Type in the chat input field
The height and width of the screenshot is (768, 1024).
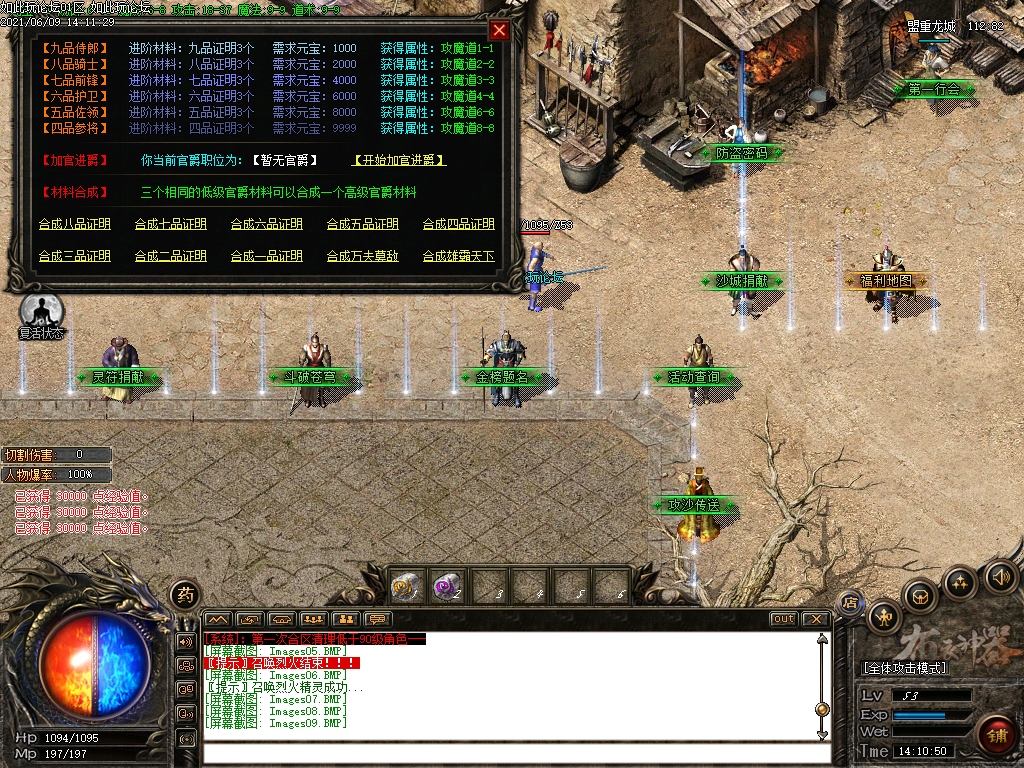510,753
